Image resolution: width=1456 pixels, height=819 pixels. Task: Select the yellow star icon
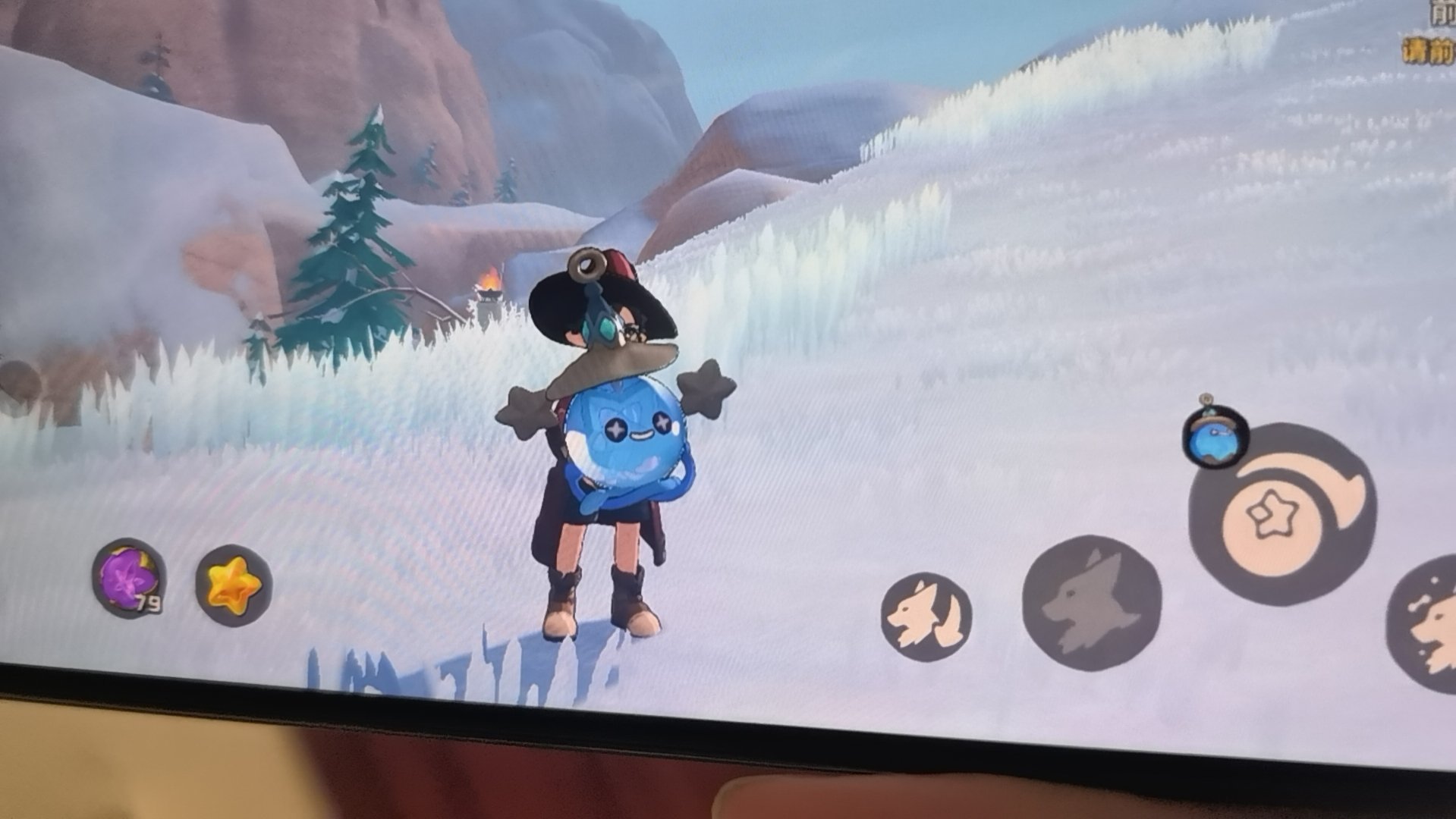point(234,585)
